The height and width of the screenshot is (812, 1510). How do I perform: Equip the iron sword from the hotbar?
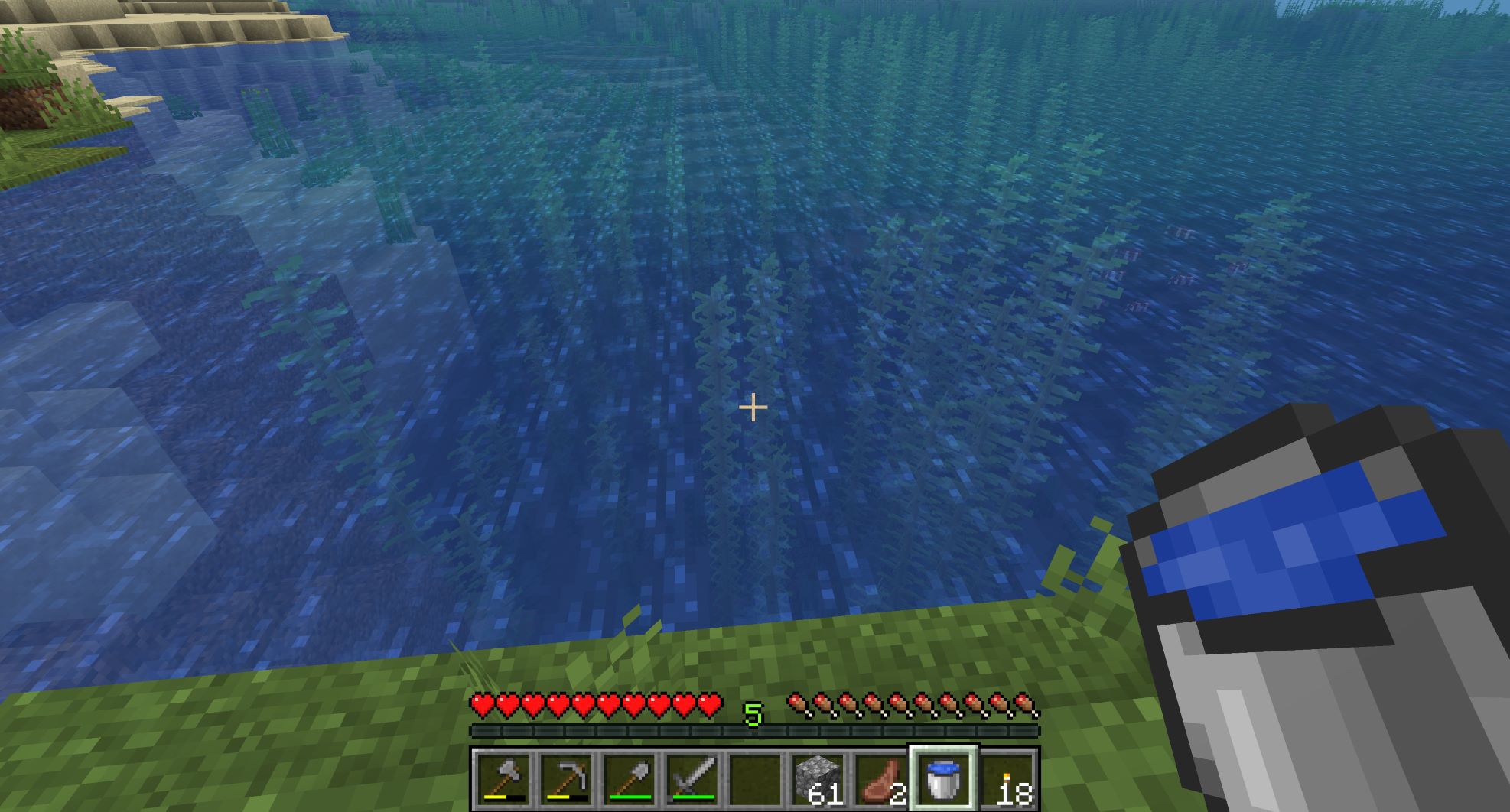click(x=692, y=778)
